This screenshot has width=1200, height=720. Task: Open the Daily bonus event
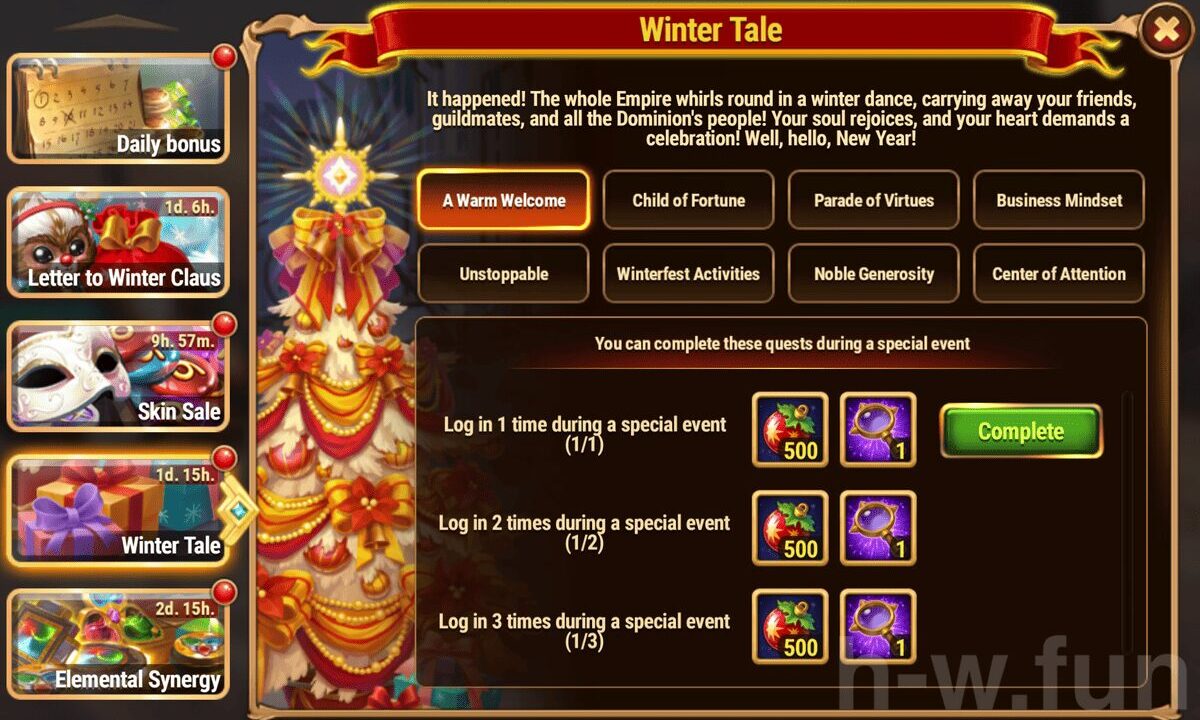[x=119, y=108]
